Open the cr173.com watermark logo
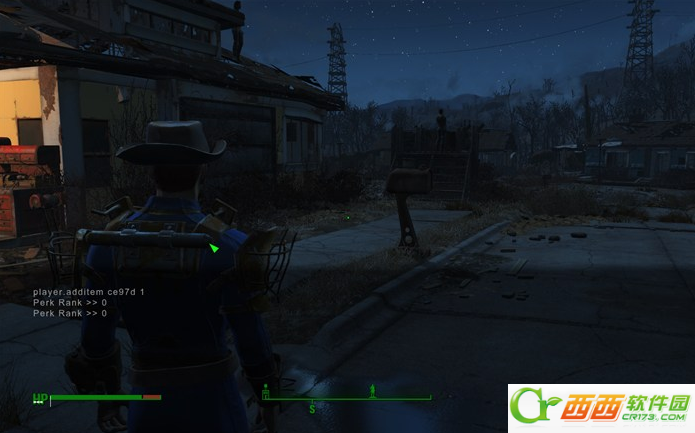The image size is (695, 433). pos(600,408)
